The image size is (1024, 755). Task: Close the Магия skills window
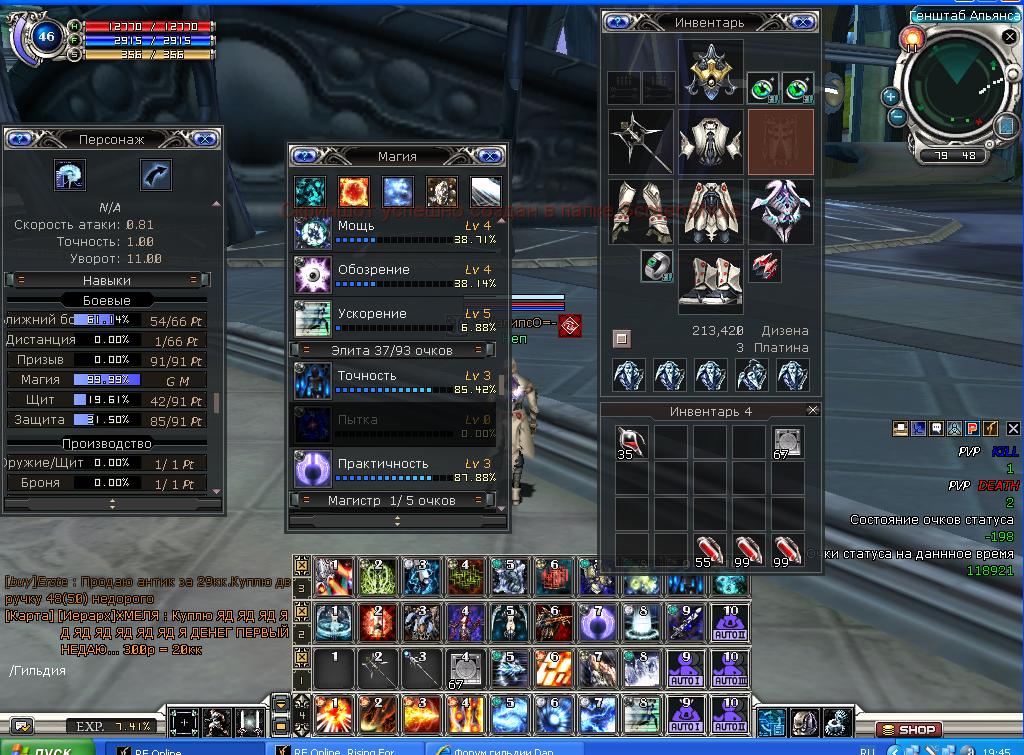click(489, 156)
